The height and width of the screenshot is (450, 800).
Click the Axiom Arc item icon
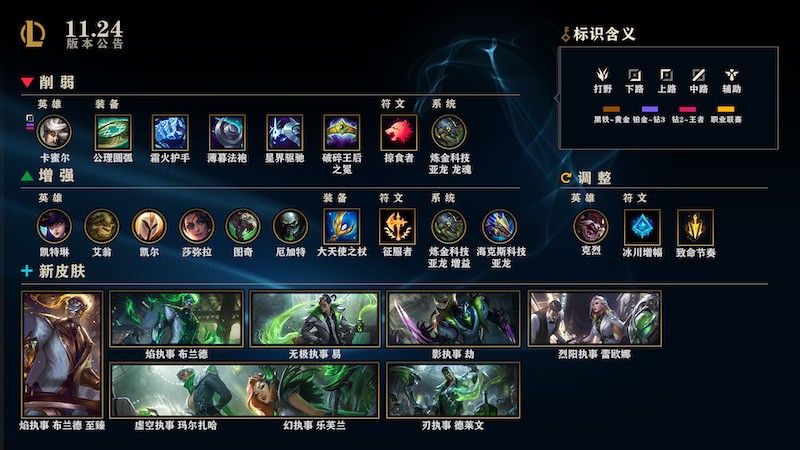tap(112, 132)
